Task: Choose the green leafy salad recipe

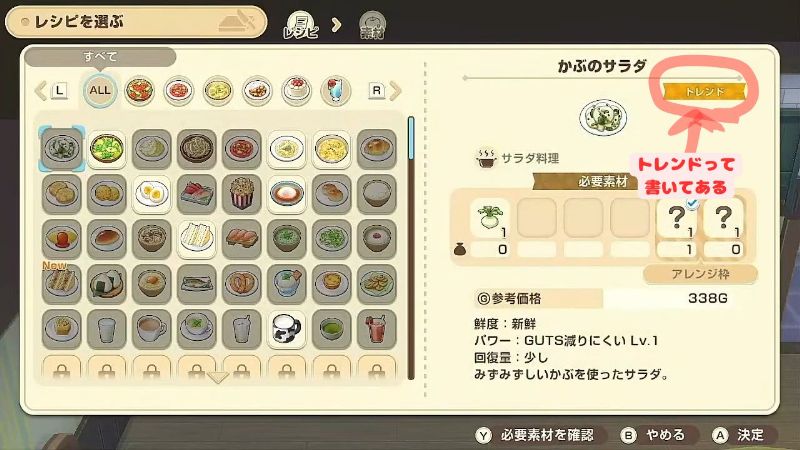Action: (x=104, y=149)
